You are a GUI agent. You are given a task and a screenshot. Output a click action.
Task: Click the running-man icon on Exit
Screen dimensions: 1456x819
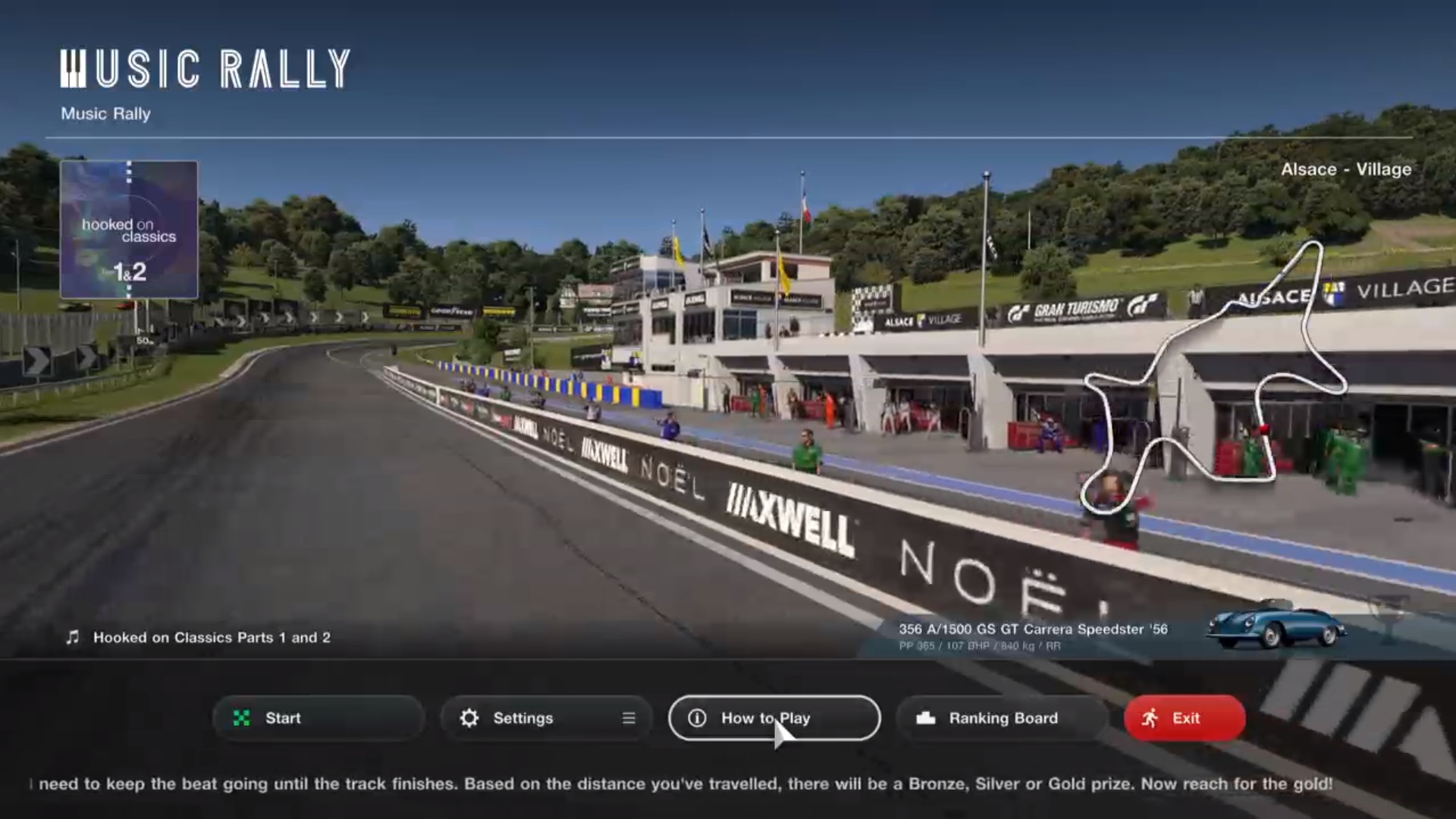pos(1148,717)
